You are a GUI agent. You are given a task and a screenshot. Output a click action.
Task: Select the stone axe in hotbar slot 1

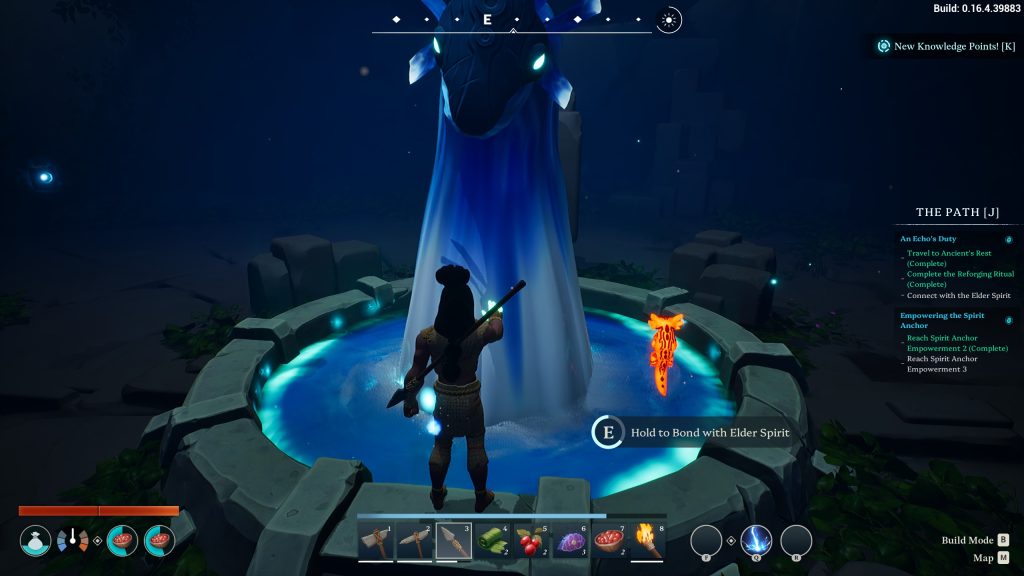tap(376, 540)
